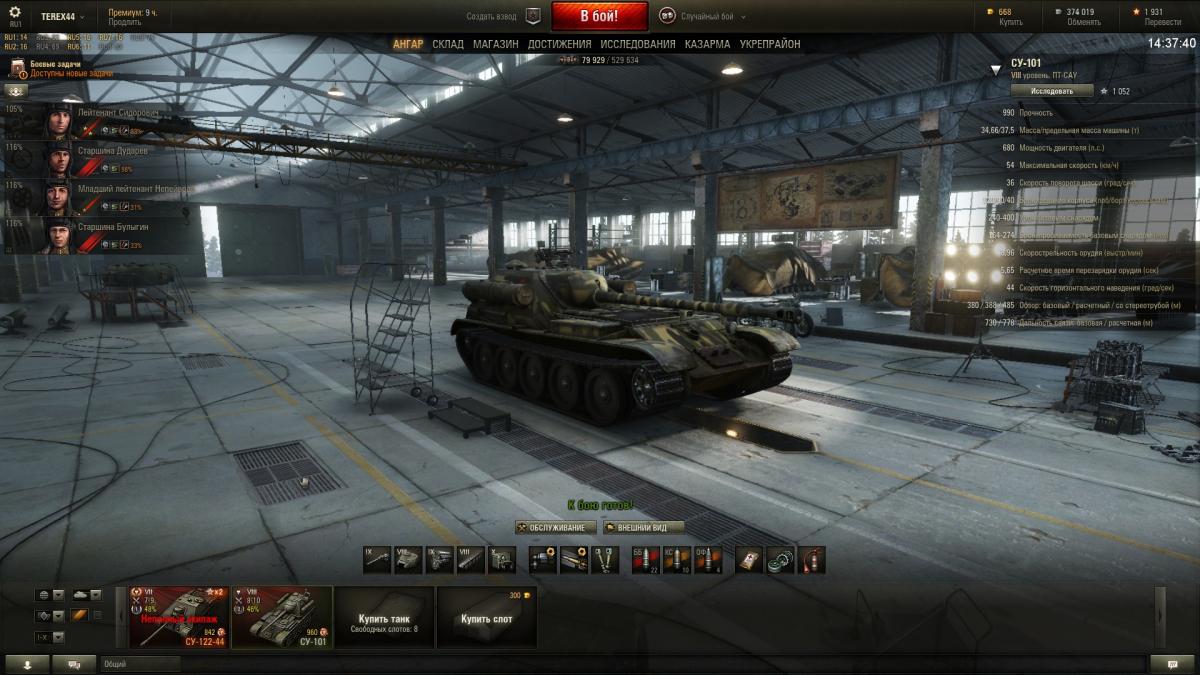Viewport: 1200px width, 675px height.
Task: Start battle with the red В бой! button
Action: (x=599, y=16)
